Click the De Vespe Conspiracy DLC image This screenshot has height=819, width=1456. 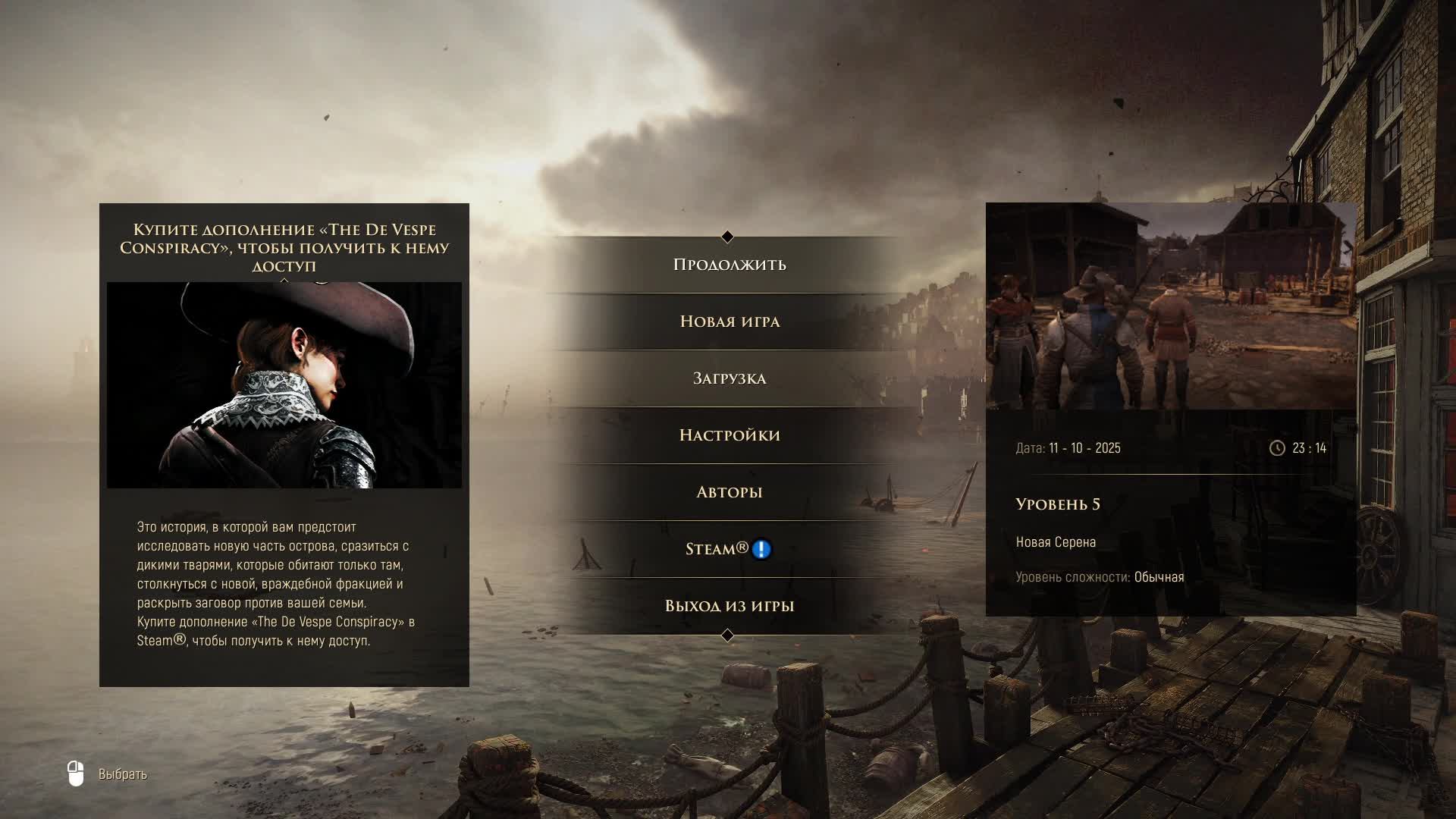coord(284,385)
